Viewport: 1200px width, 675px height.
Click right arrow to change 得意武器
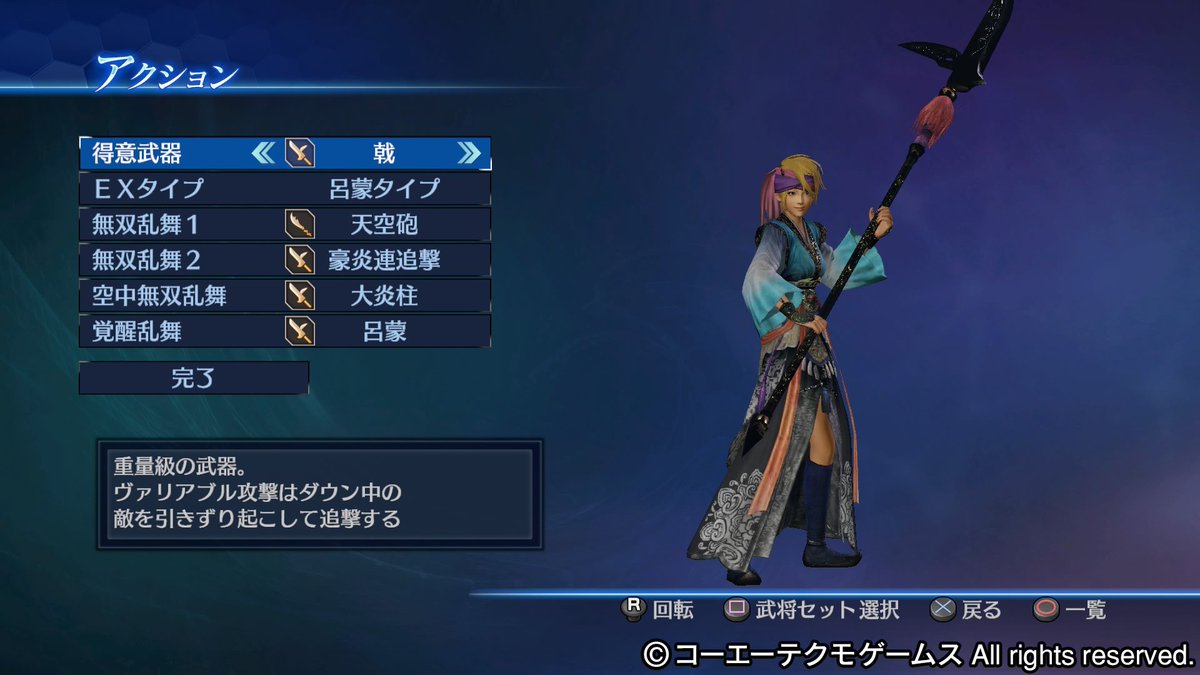coord(468,153)
